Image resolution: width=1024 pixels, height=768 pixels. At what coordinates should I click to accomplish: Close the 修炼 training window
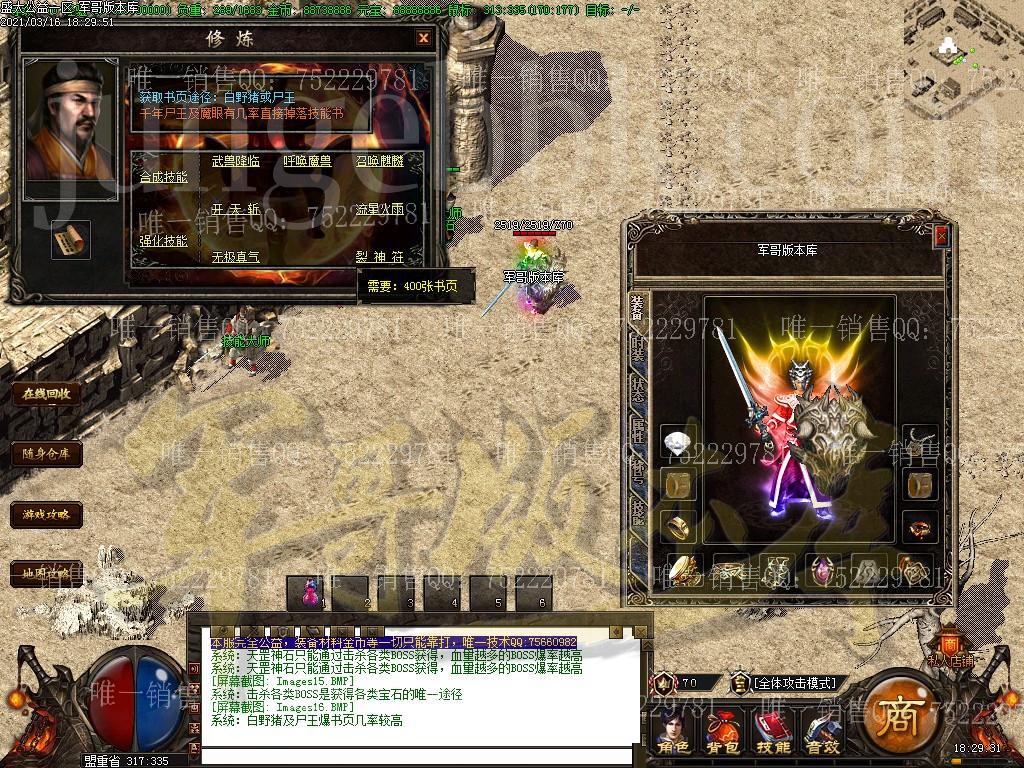tap(423, 38)
